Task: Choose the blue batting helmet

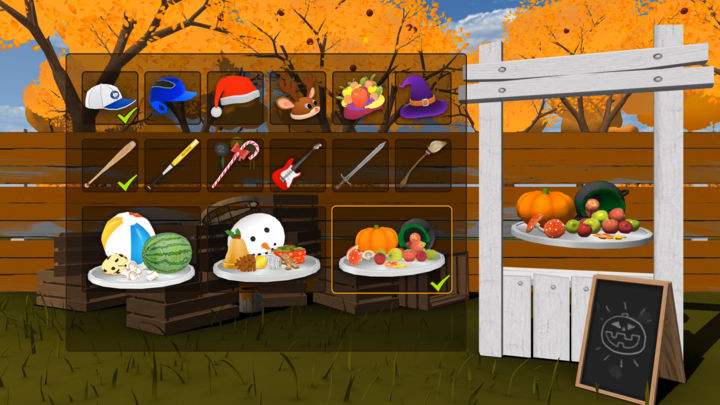Action: click(172, 98)
